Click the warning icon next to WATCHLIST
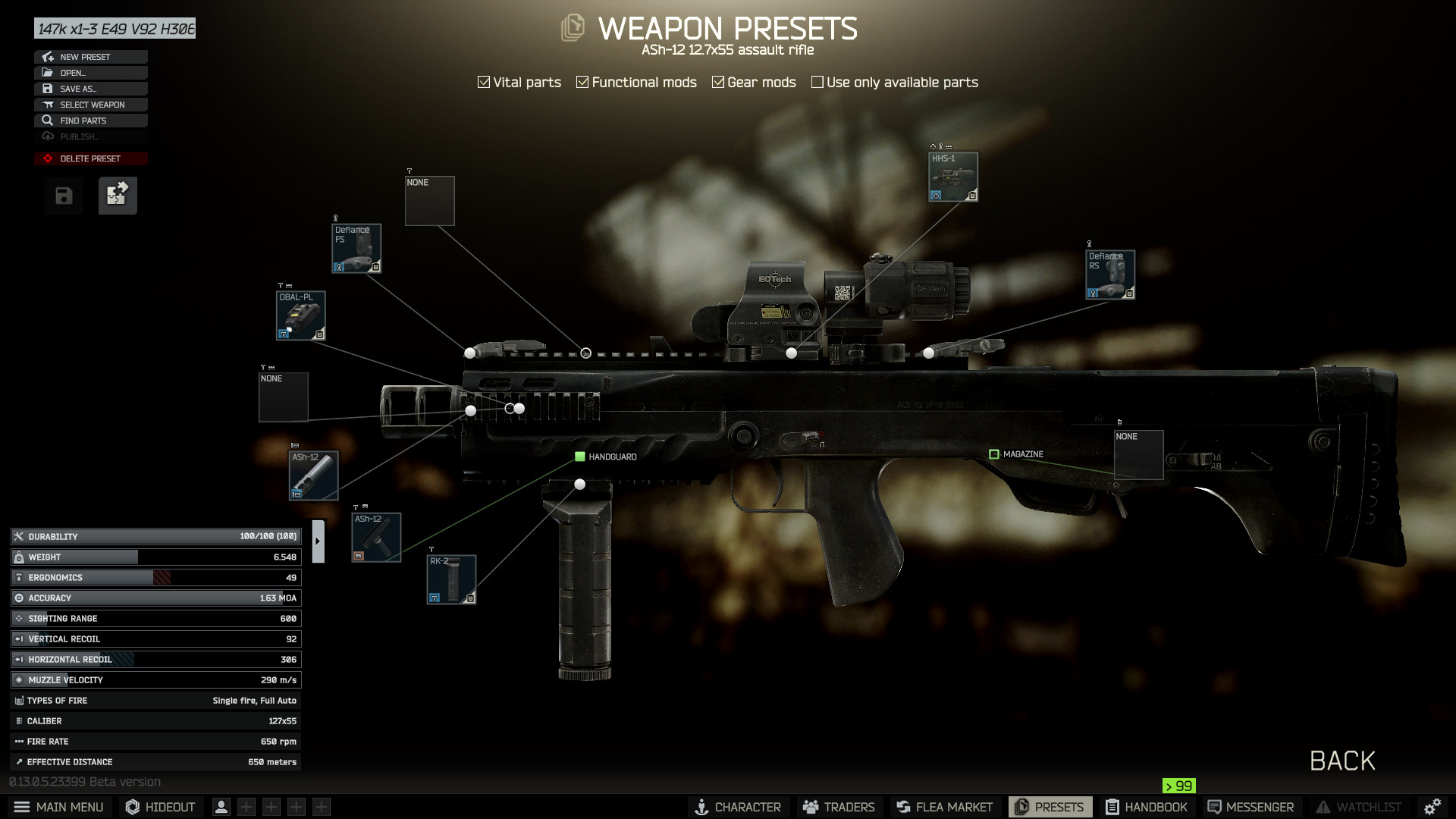1456x819 pixels. pyautogui.click(x=1324, y=807)
